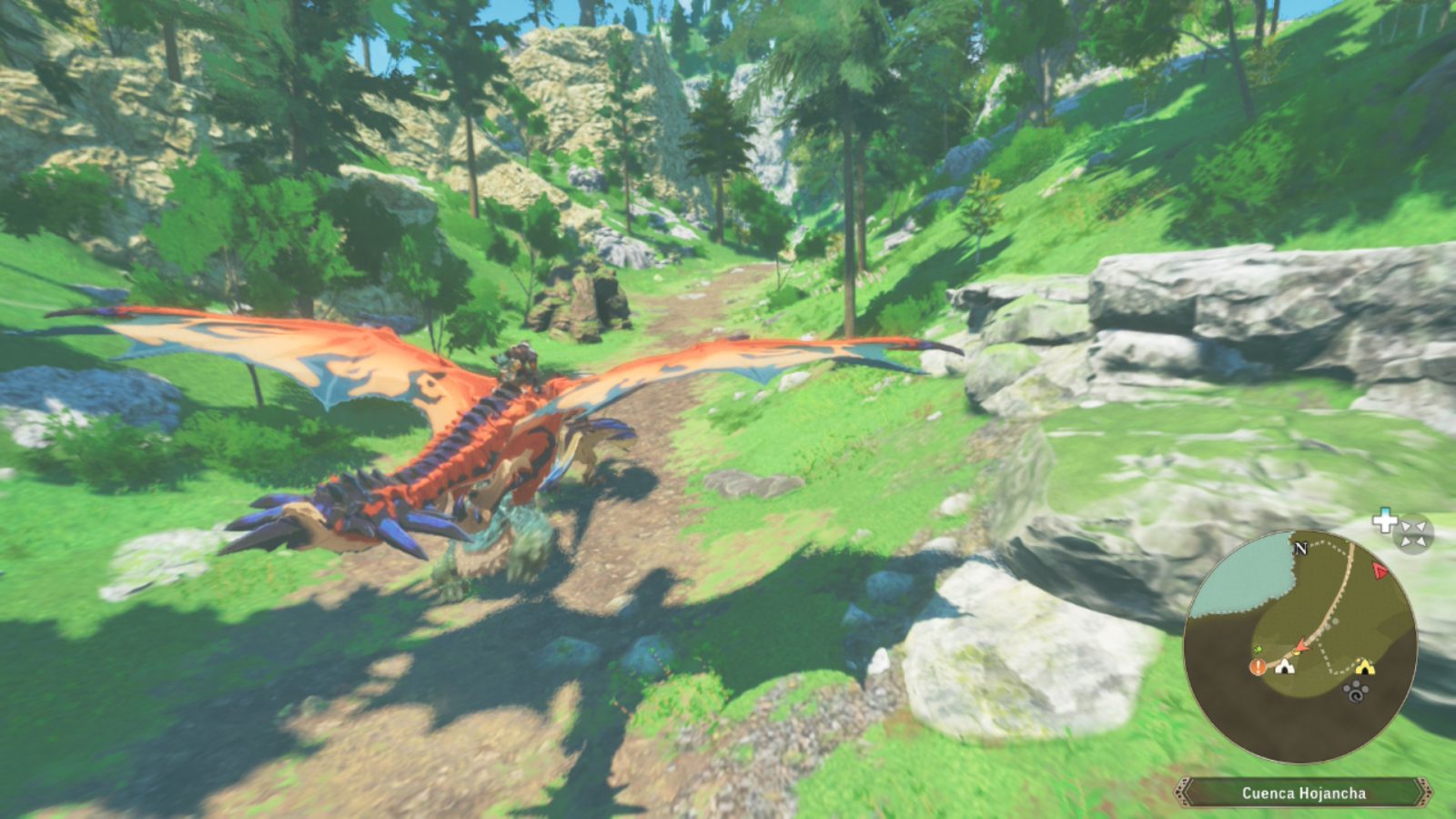Select the yellow campsite tent icon on the minimap
Image resolution: width=1456 pixels, height=819 pixels.
[x=1365, y=667]
